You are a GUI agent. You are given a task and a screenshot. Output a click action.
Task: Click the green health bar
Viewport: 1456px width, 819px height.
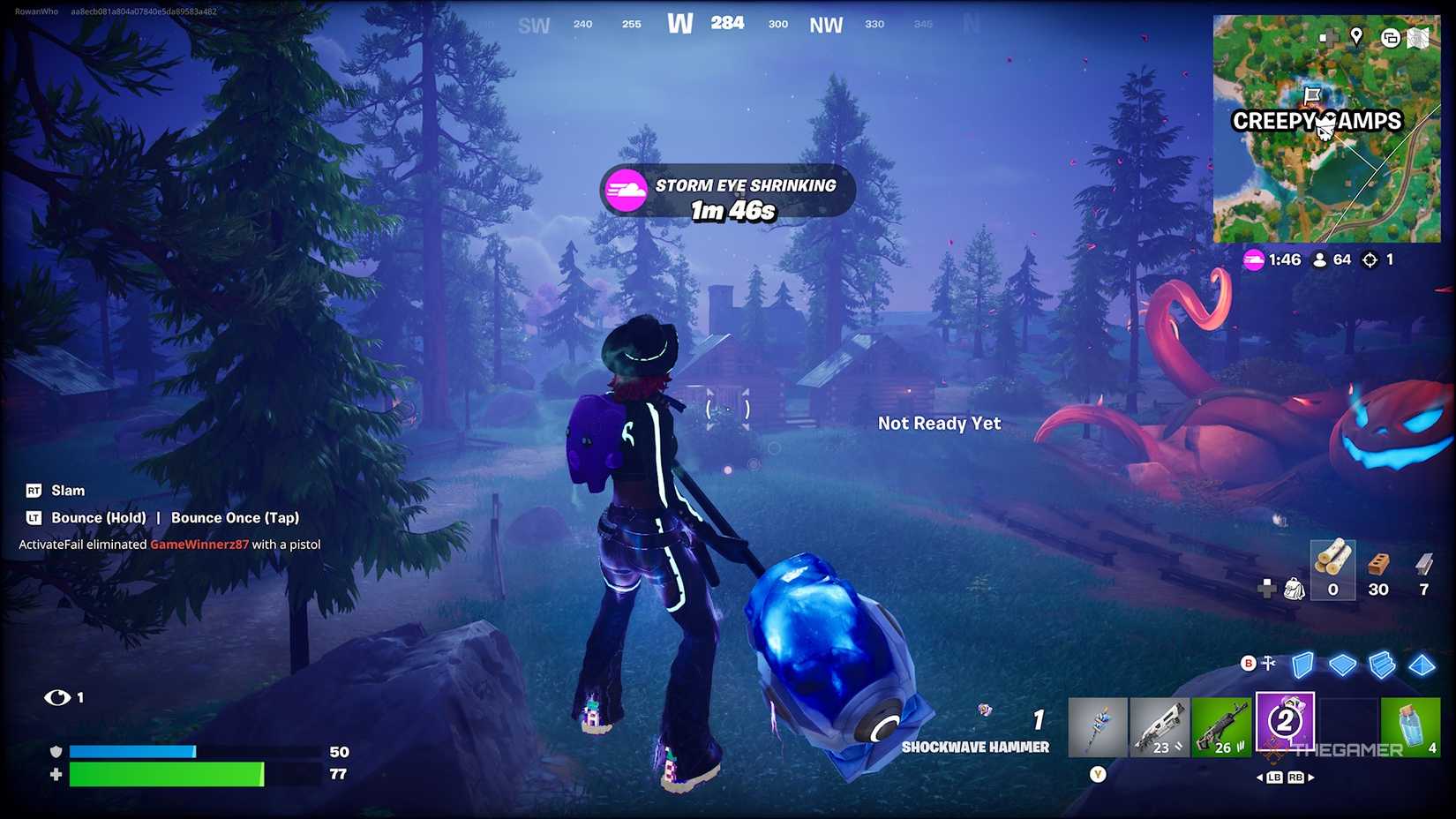(x=168, y=776)
